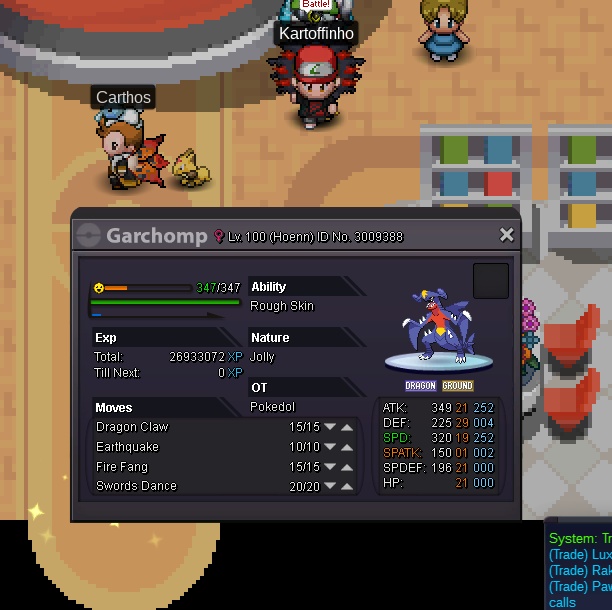Move Fire Fang down with its arrow

tap(329, 467)
